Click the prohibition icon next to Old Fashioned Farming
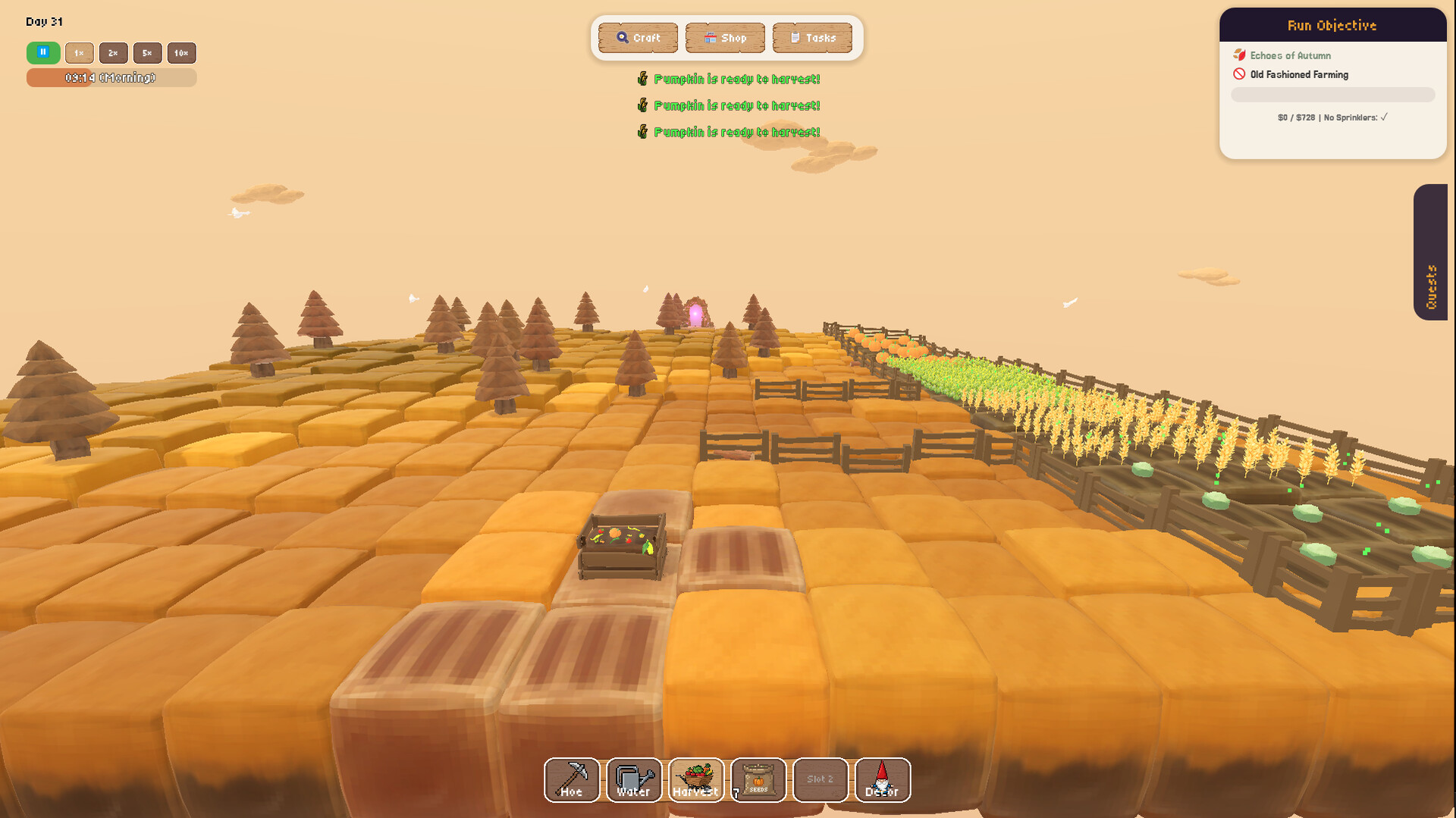This screenshot has height=818, width=1456. tap(1239, 74)
